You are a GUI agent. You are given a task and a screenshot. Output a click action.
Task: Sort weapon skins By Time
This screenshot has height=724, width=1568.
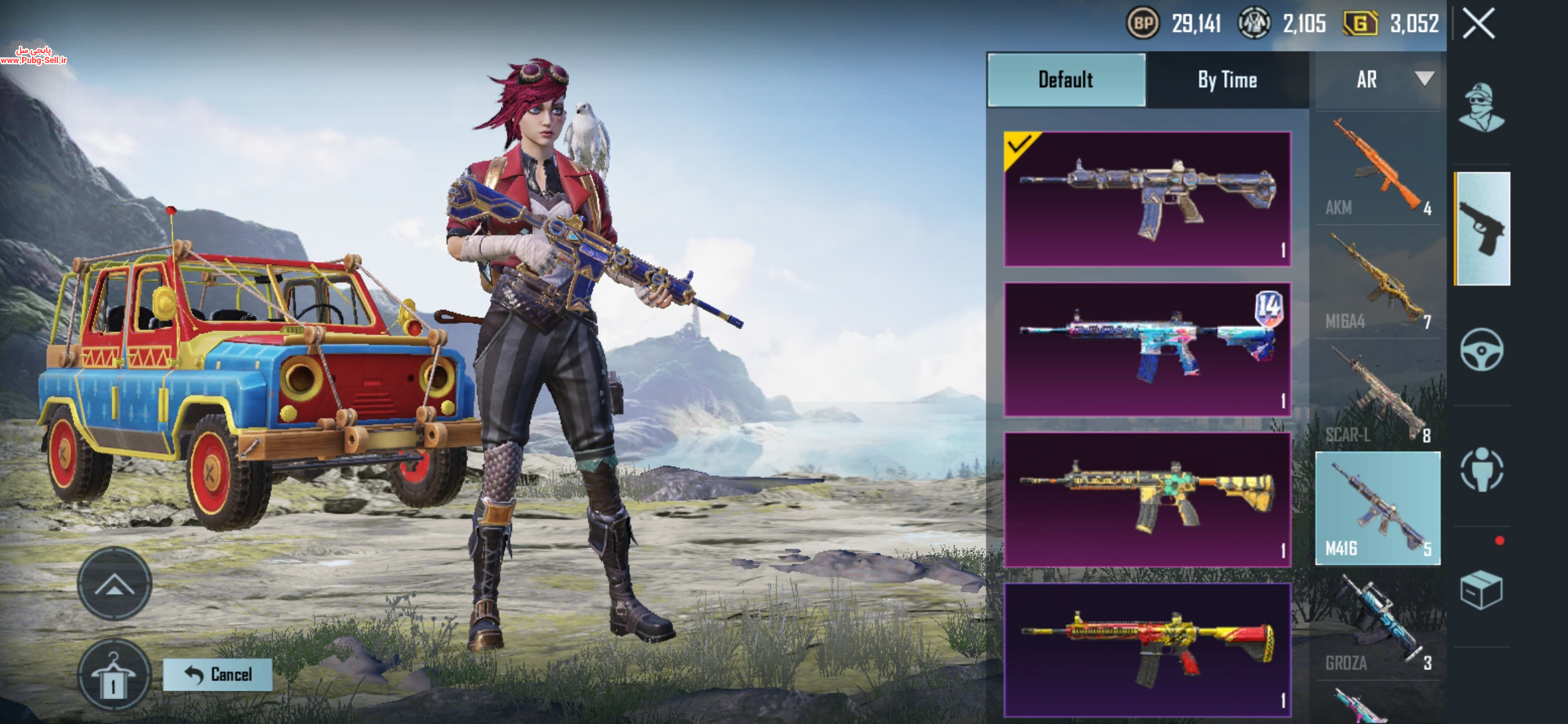coord(1227,80)
